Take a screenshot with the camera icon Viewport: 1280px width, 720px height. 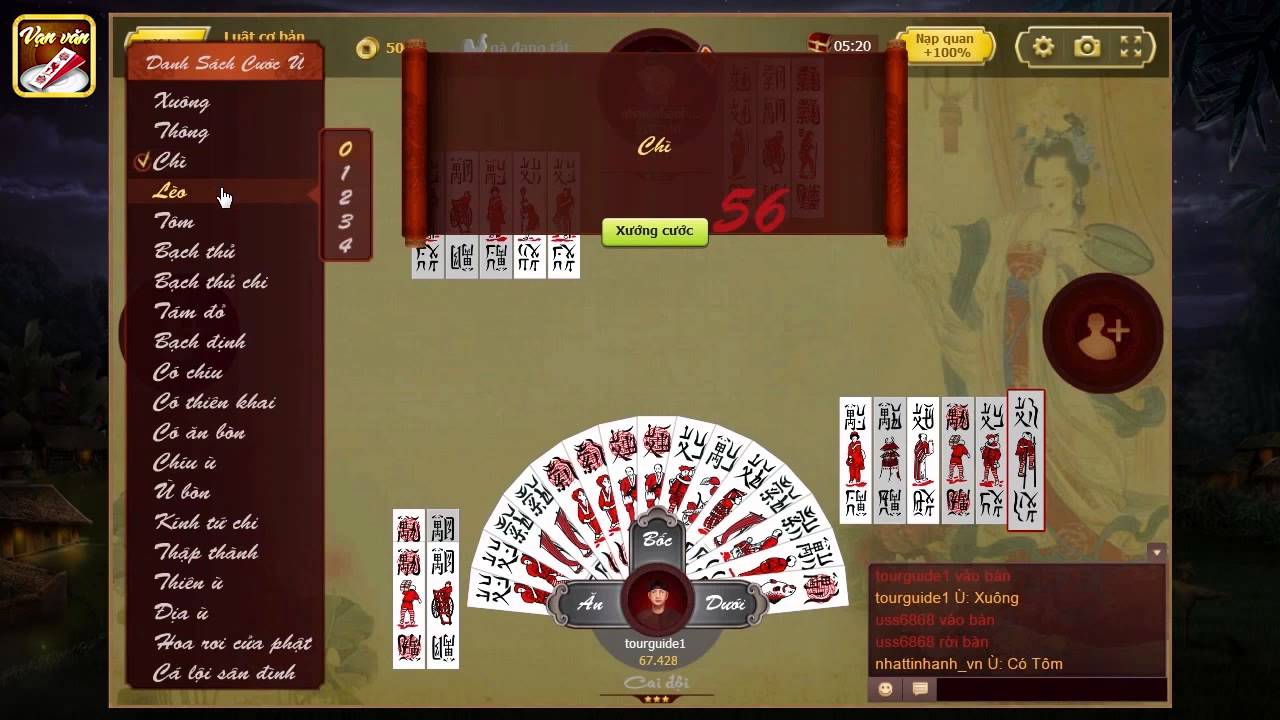click(1085, 46)
